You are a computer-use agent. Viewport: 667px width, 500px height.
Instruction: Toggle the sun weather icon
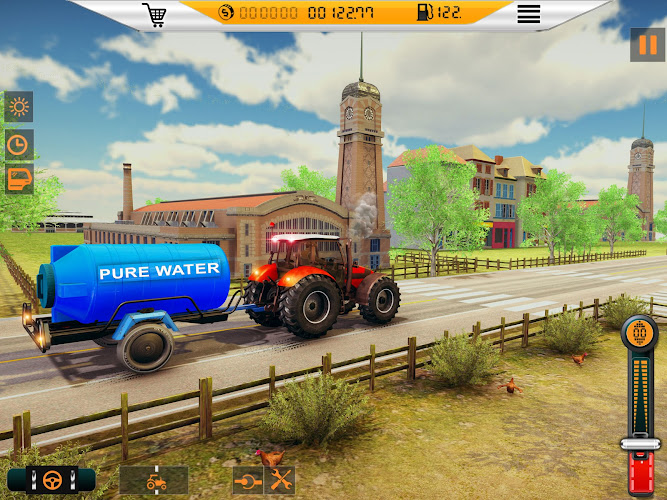pyautogui.click(x=19, y=107)
